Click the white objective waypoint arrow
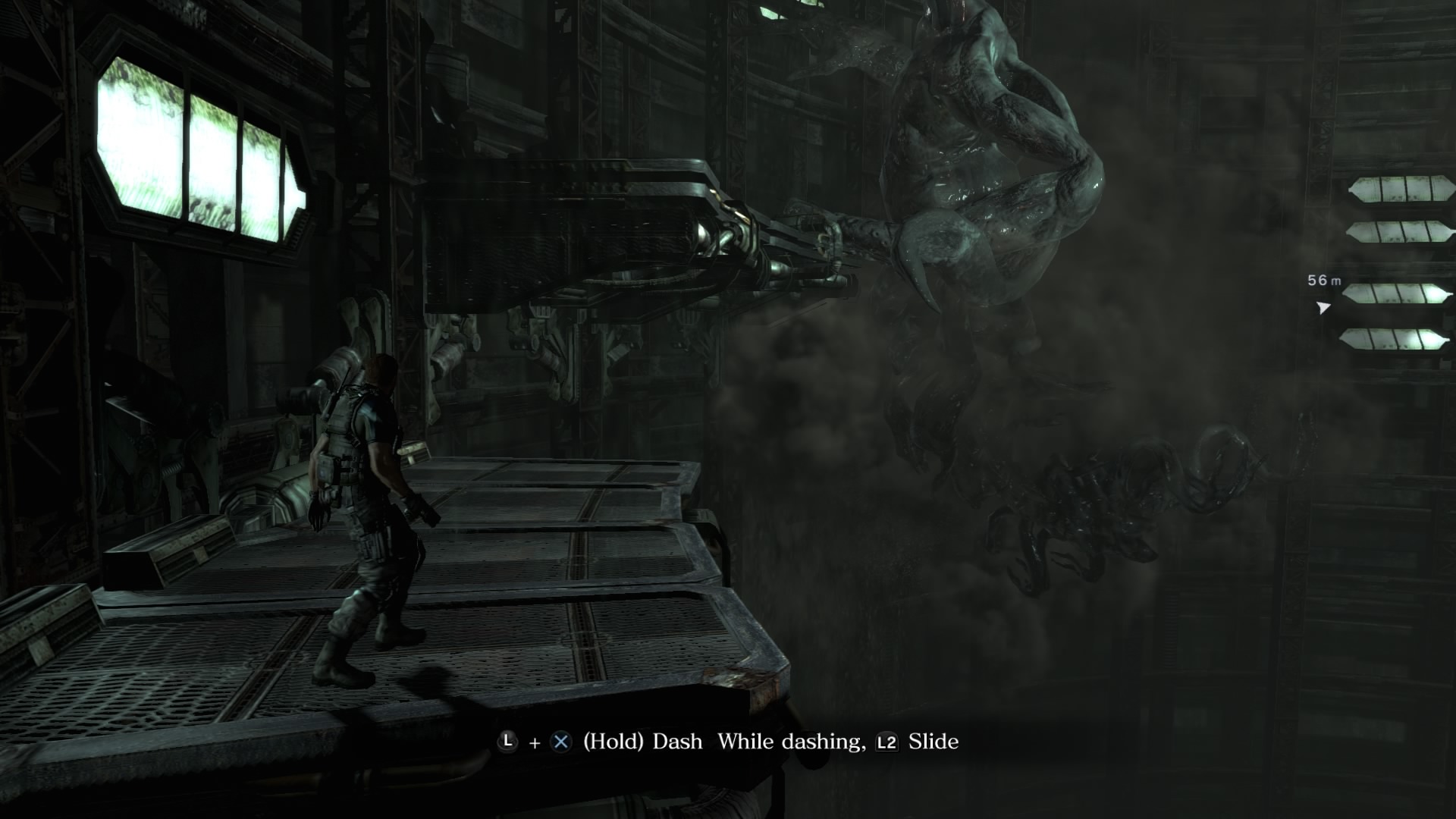Image resolution: width=1456 pixels, height=819 pixels. [1323, 307]
